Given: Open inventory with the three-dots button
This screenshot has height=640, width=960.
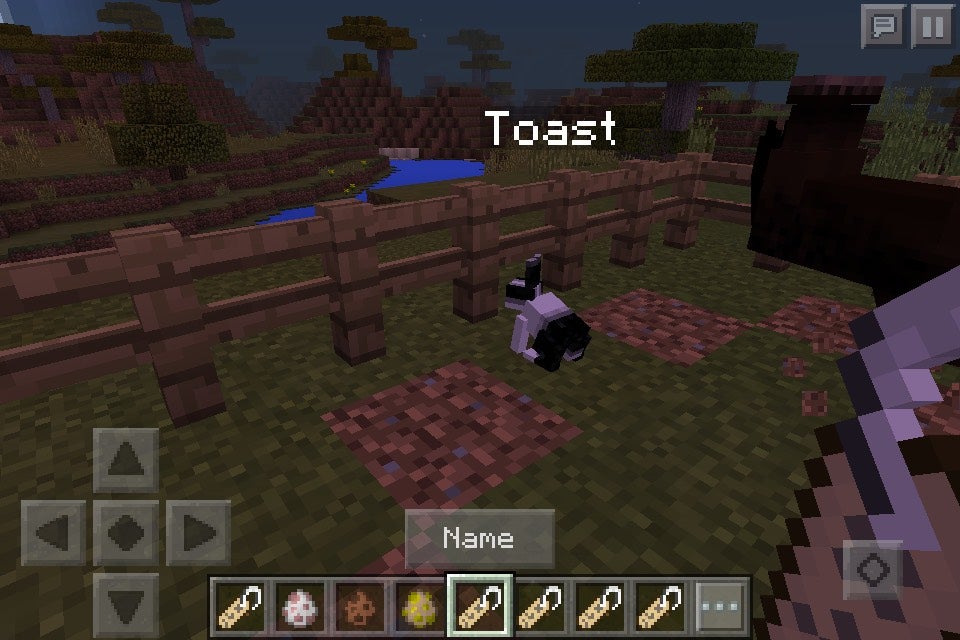Looking at the screenshot, I should pyautogui.click(x=721, y=606).
